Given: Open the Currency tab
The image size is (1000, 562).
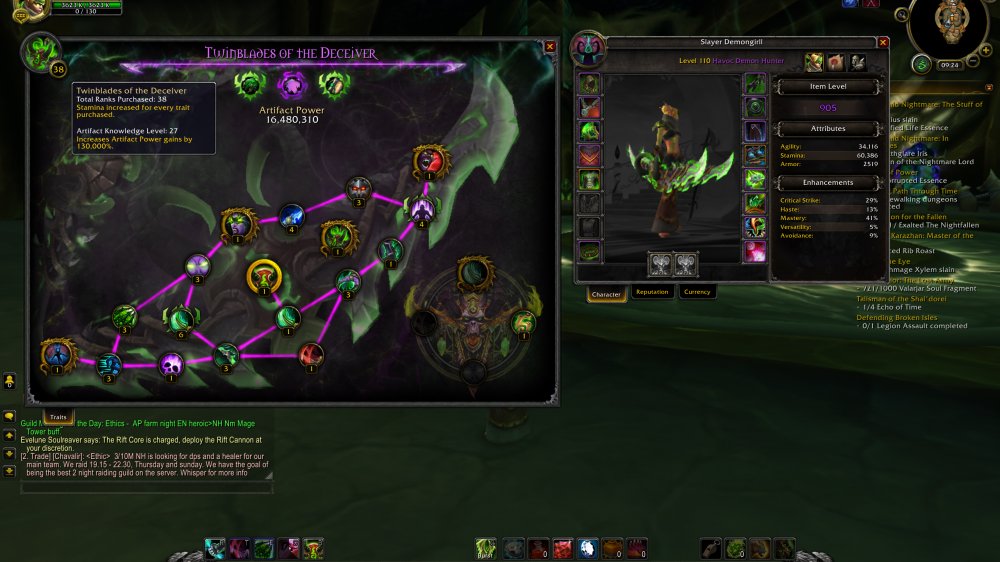Looking at the screenshot, I should tap(697, 292).
